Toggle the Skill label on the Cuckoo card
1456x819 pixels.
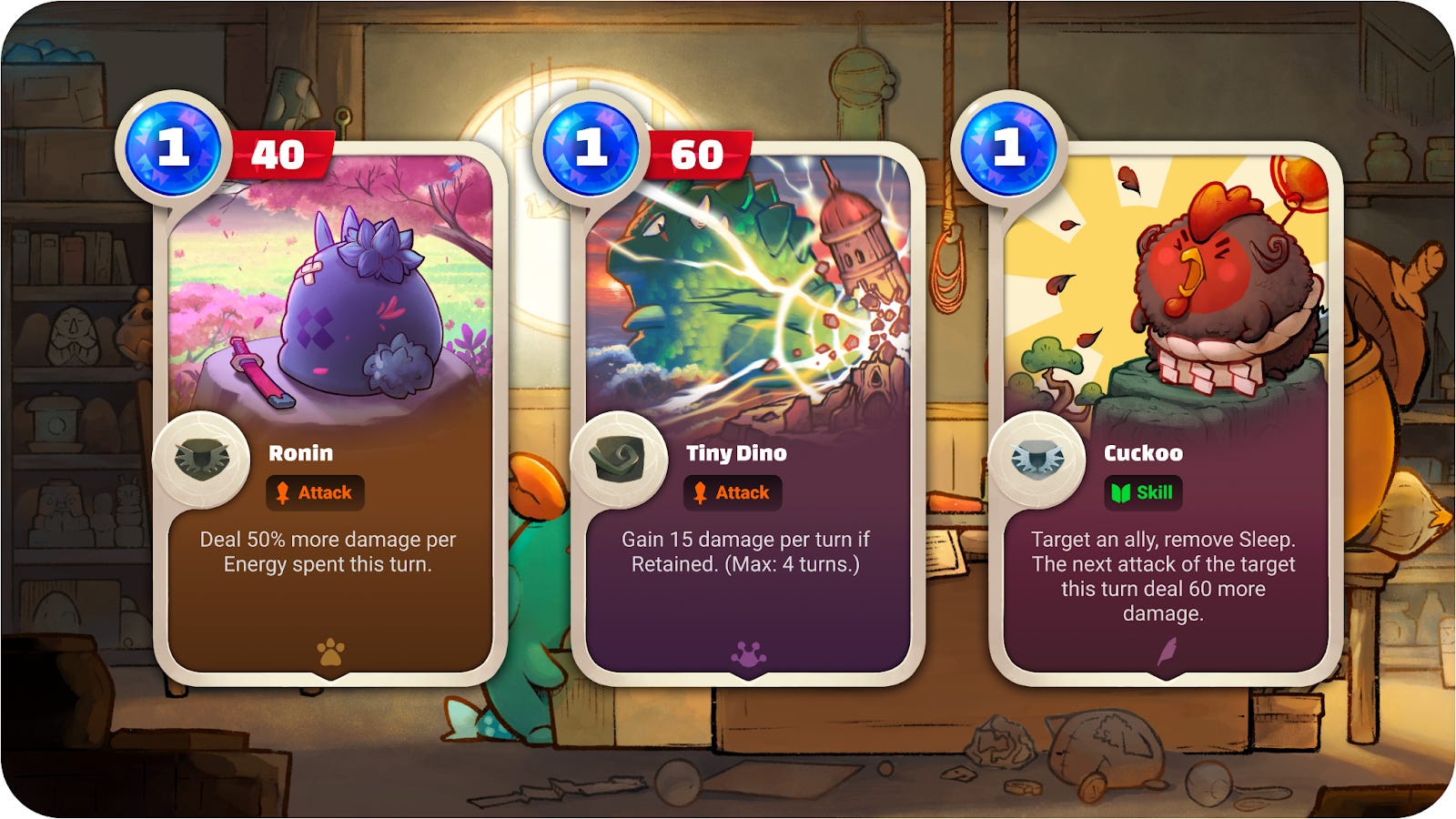click(x=1142, y=492)
